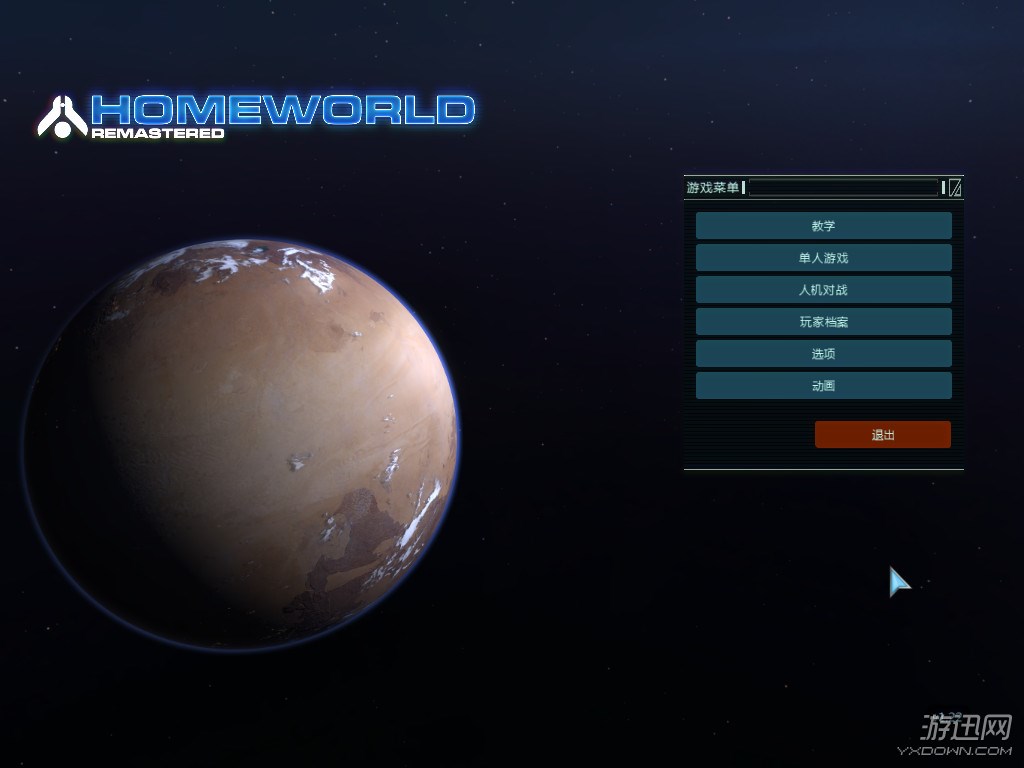The width and height of the screenshot is (1024, 768).
Task: Click the small icon at menu title bar corner
Action: (x=955, y=187)
